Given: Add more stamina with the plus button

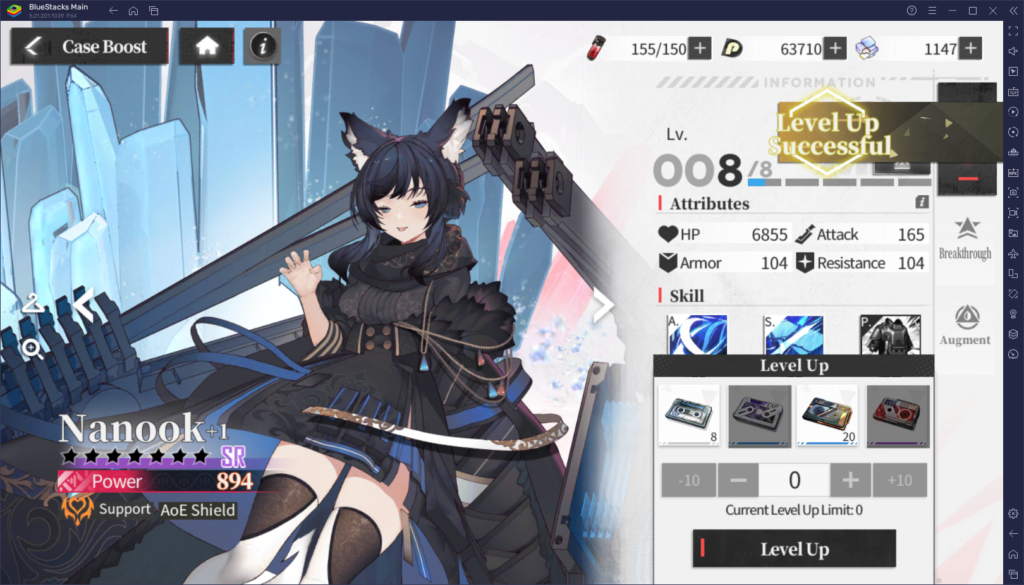Looking at the screenshot, I should [700, 48].
